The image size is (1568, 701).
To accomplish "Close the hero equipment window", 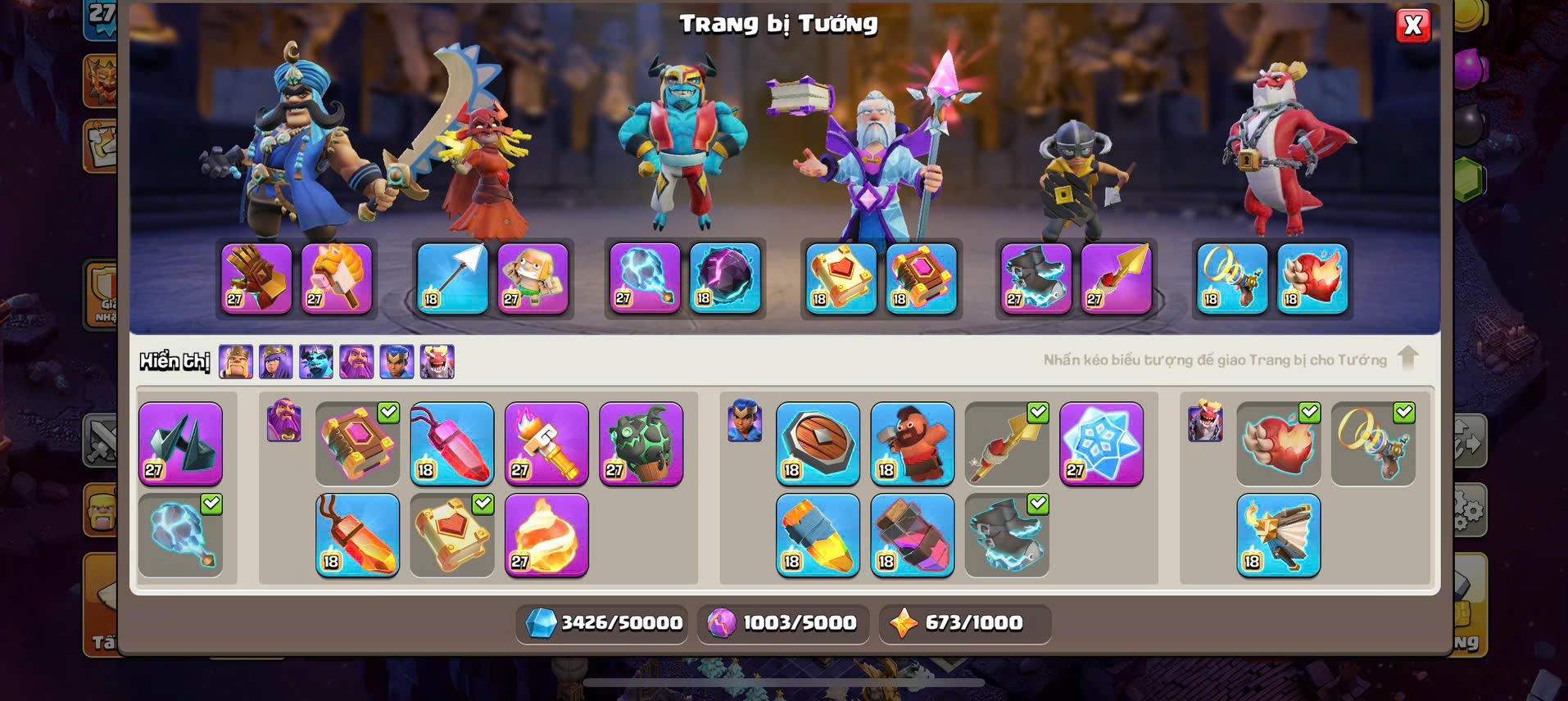I will pyautogui.click(x=1412, y=25).
